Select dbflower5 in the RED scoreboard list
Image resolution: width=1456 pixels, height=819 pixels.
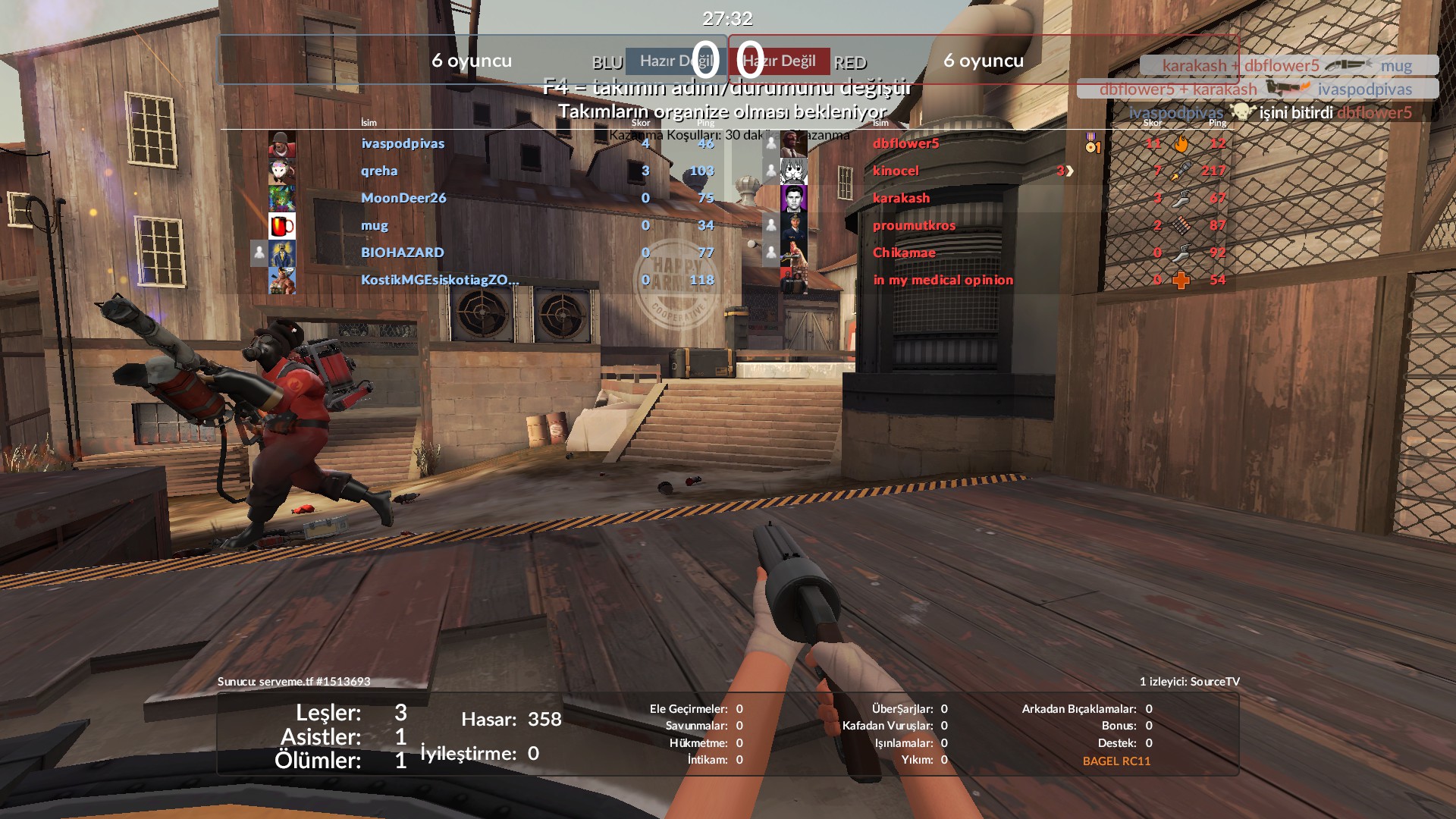tap(905, 143)
